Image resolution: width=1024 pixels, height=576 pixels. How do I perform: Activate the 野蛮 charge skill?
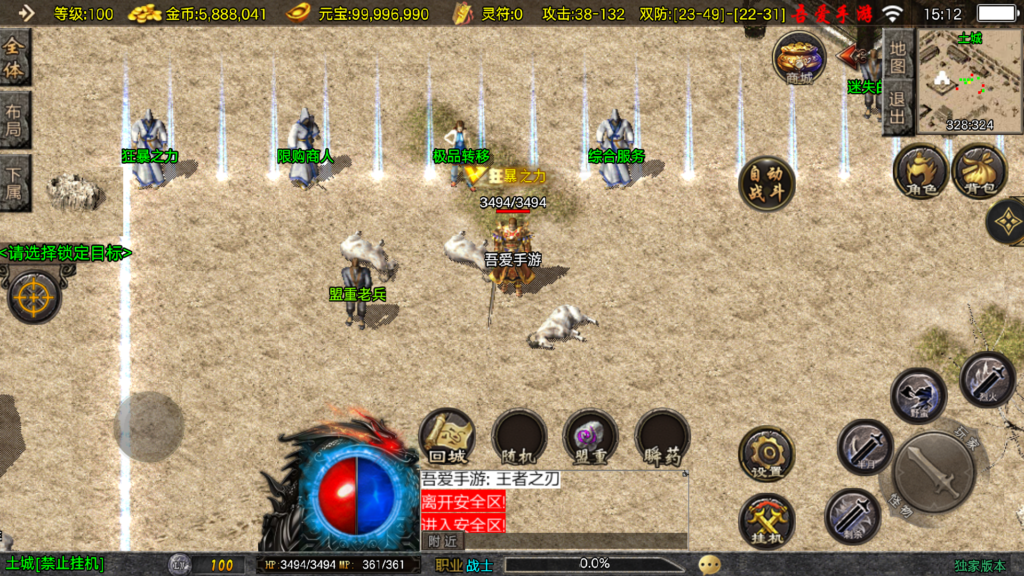point(919,396)
